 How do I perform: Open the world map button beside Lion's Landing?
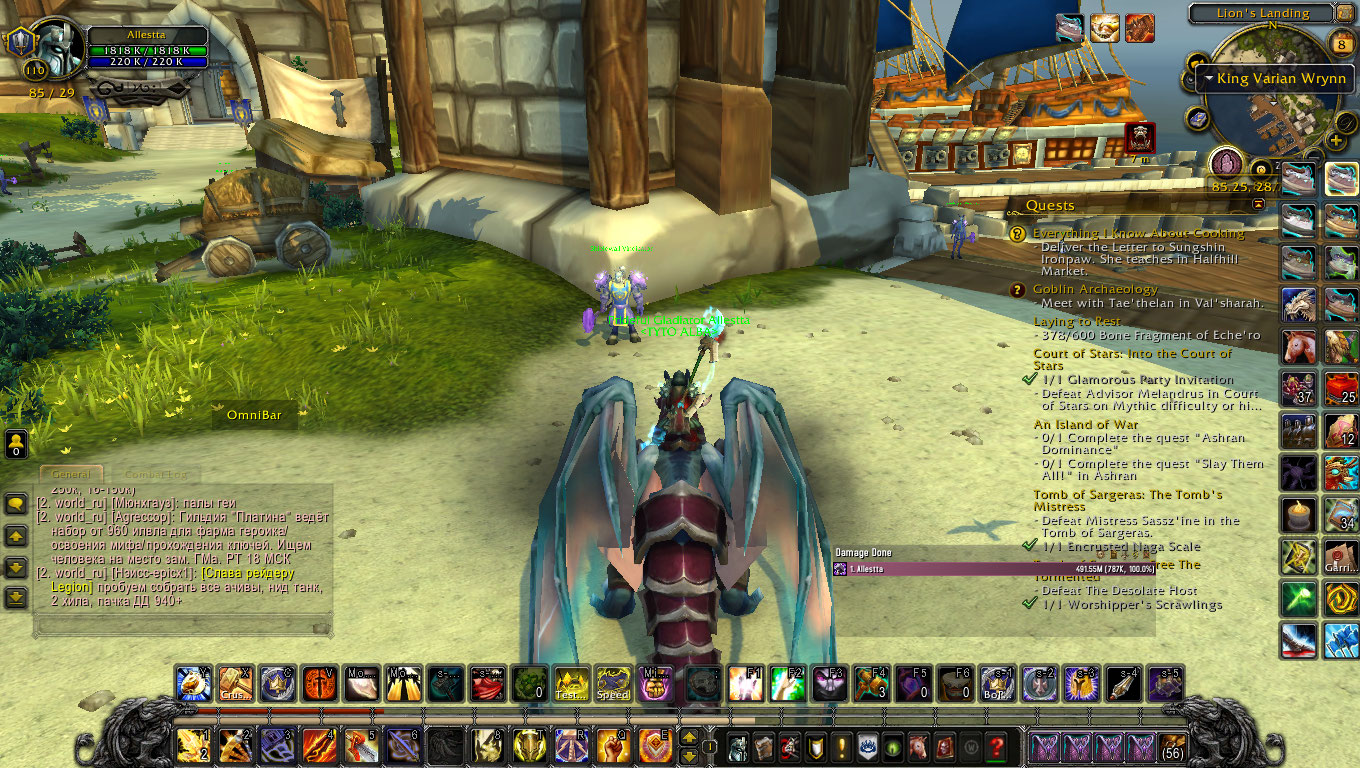(x=1349, y=13)
